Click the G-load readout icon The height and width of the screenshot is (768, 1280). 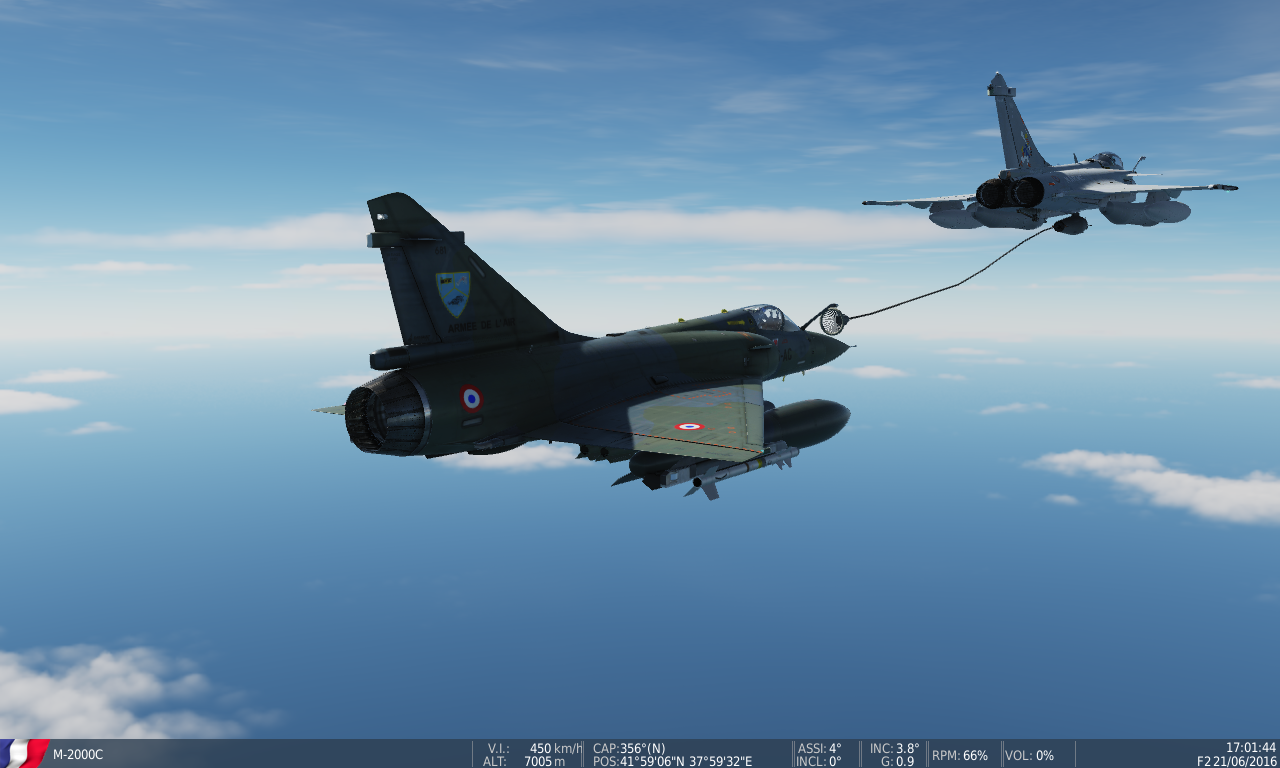tap(898, 760)
